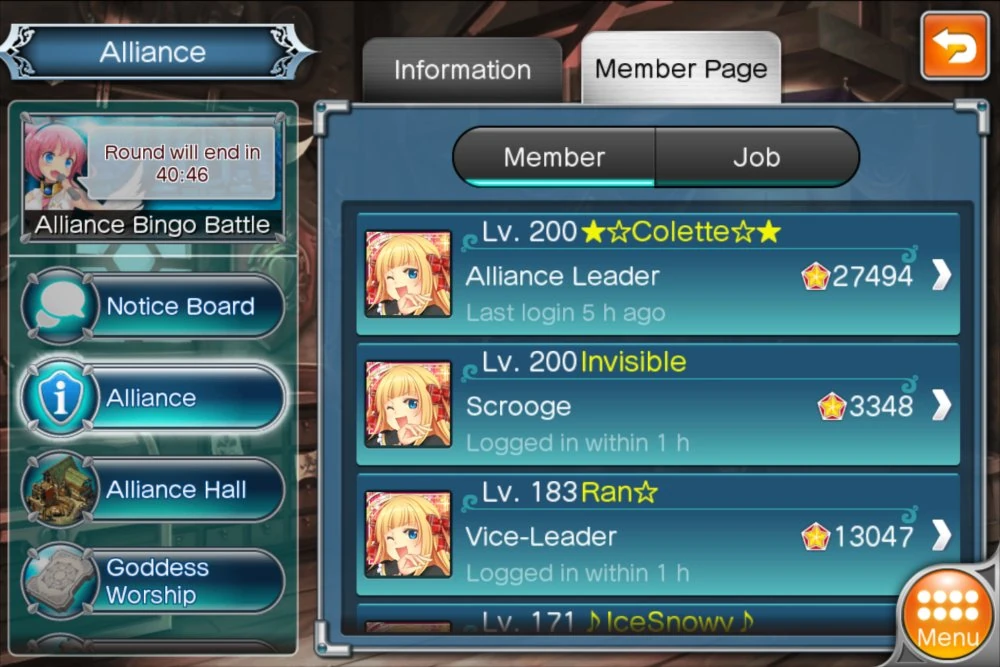The height and width of the screenshot is (667, 1000).
Task: Switch to the Information tab
Action: [x=462, y=70]
